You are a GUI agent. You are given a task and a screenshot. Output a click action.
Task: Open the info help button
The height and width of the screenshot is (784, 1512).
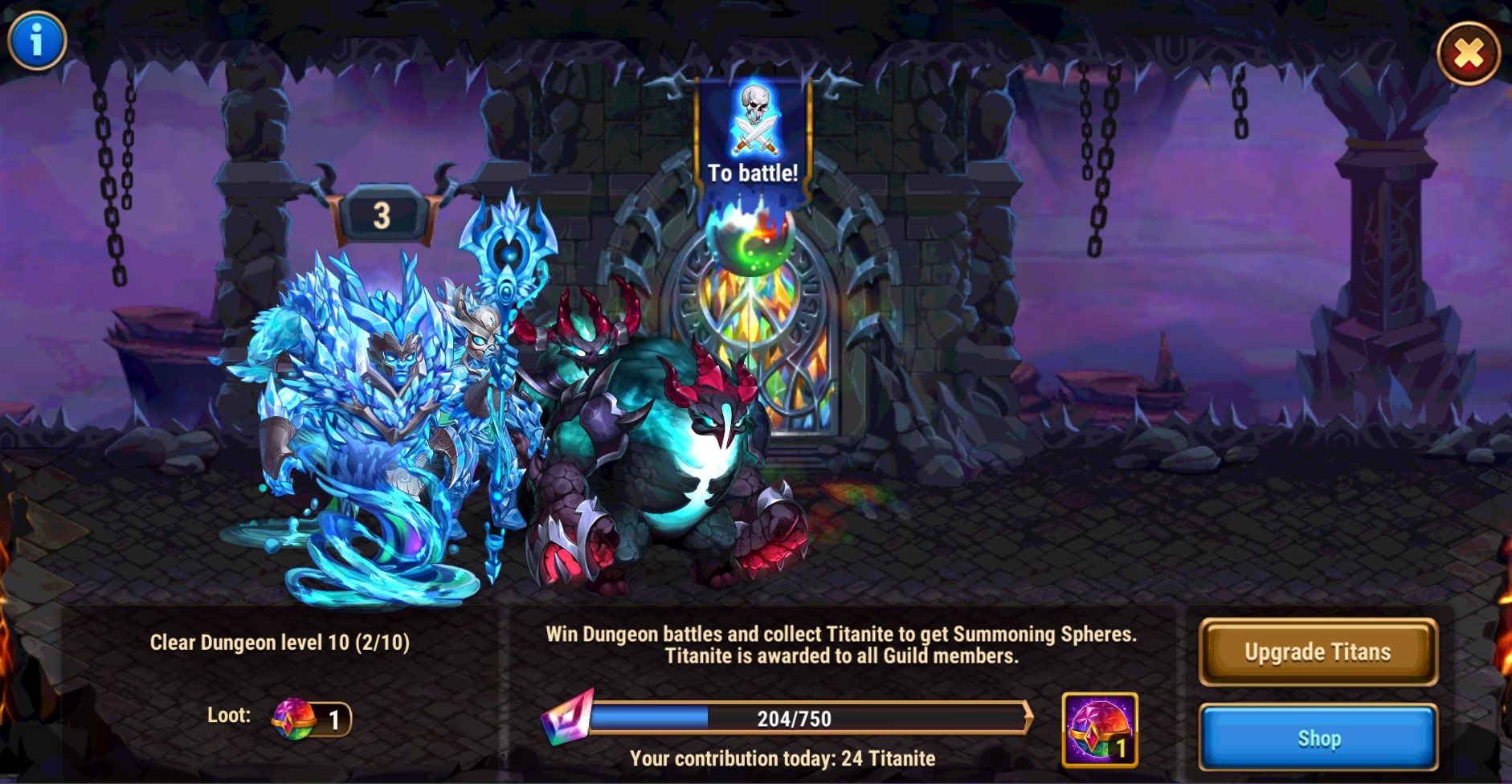[x=37, y=40]
